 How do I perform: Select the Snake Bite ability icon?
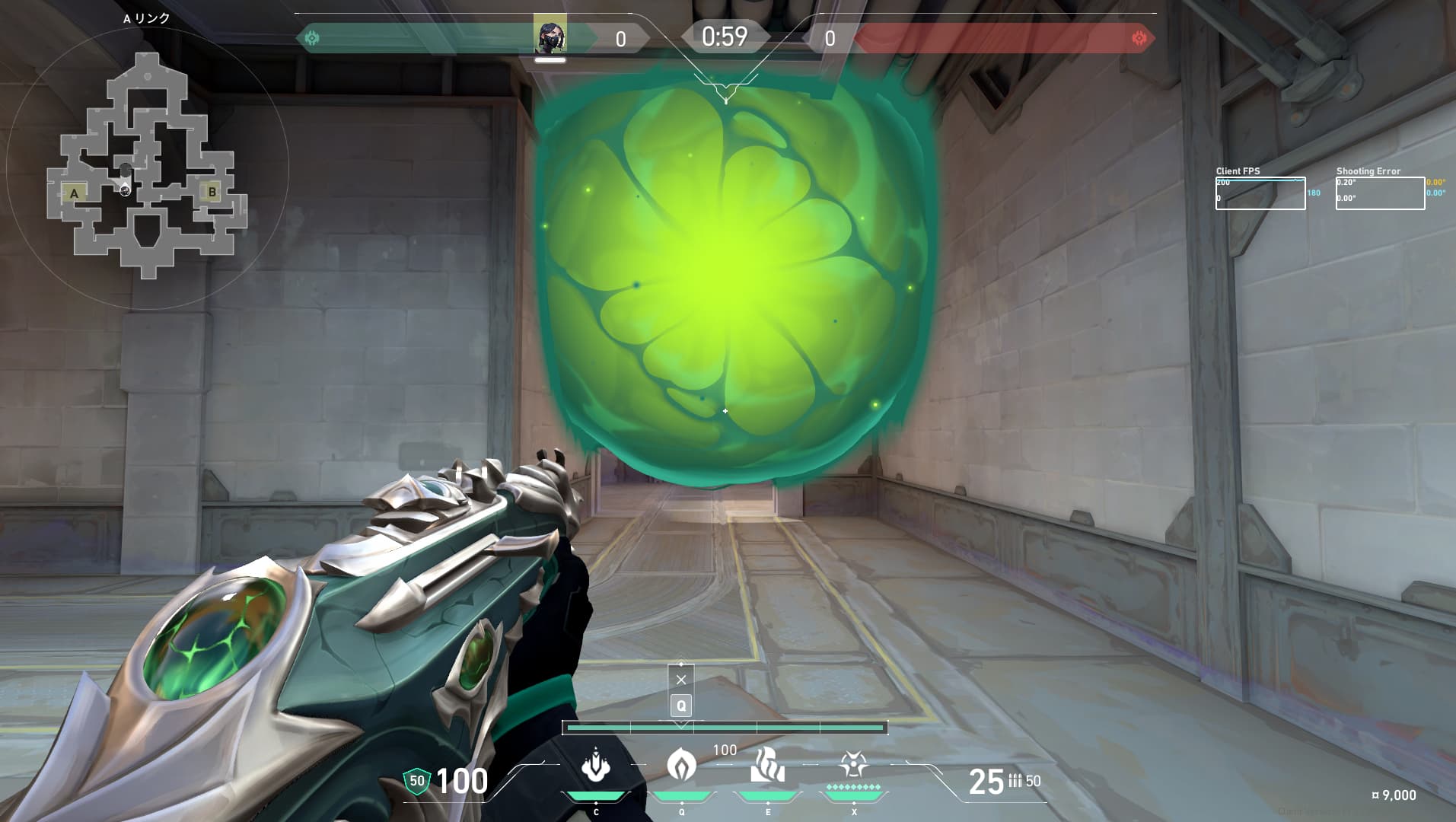click(x=596, y=766)
